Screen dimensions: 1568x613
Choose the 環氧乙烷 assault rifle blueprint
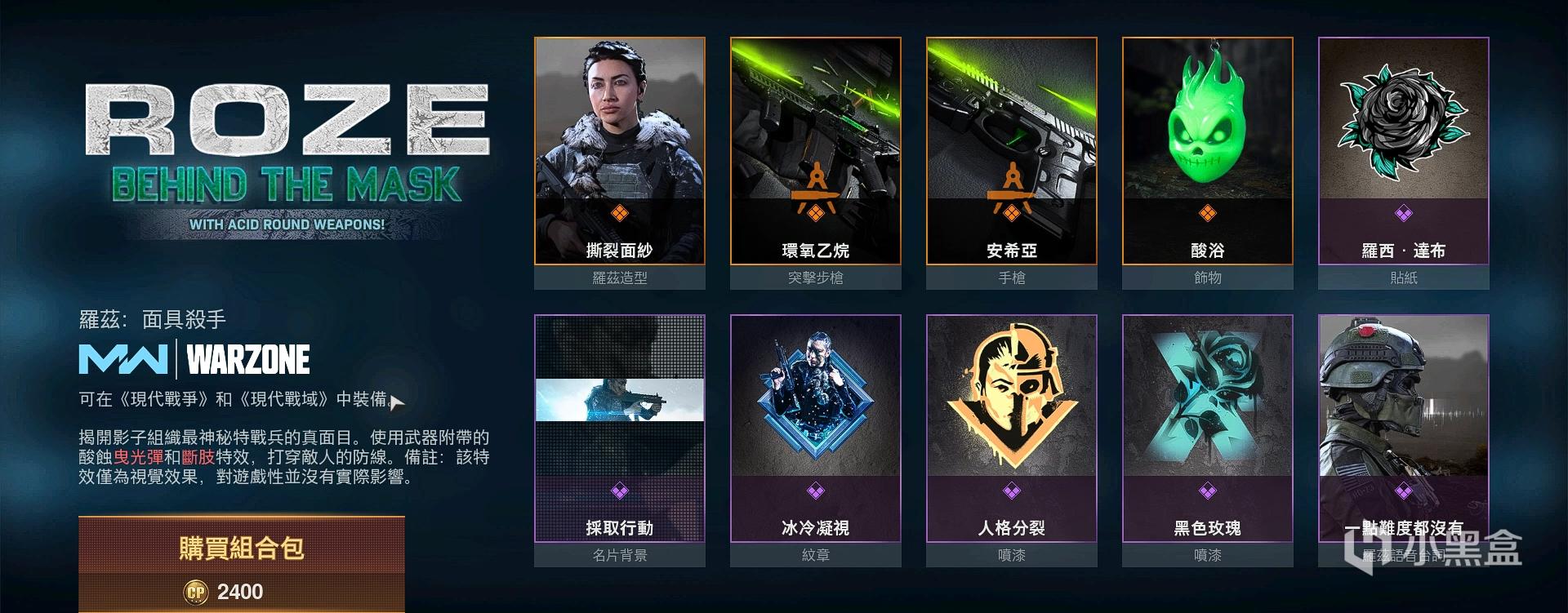[816, 151]
